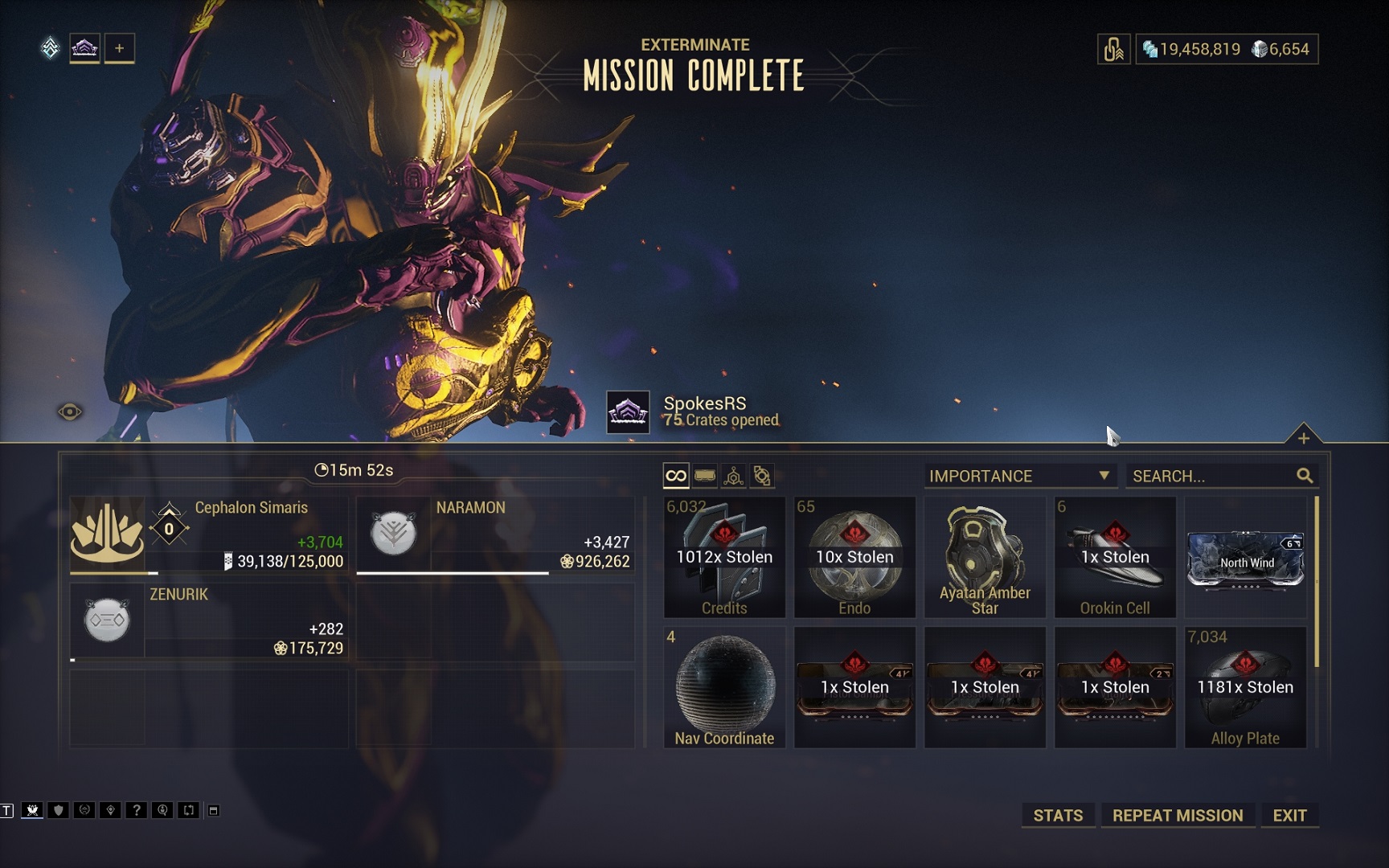Toggle the eye visibility icon
Image resolution: width=1389 pixels, height=868 pixels.
click(70, 412)
